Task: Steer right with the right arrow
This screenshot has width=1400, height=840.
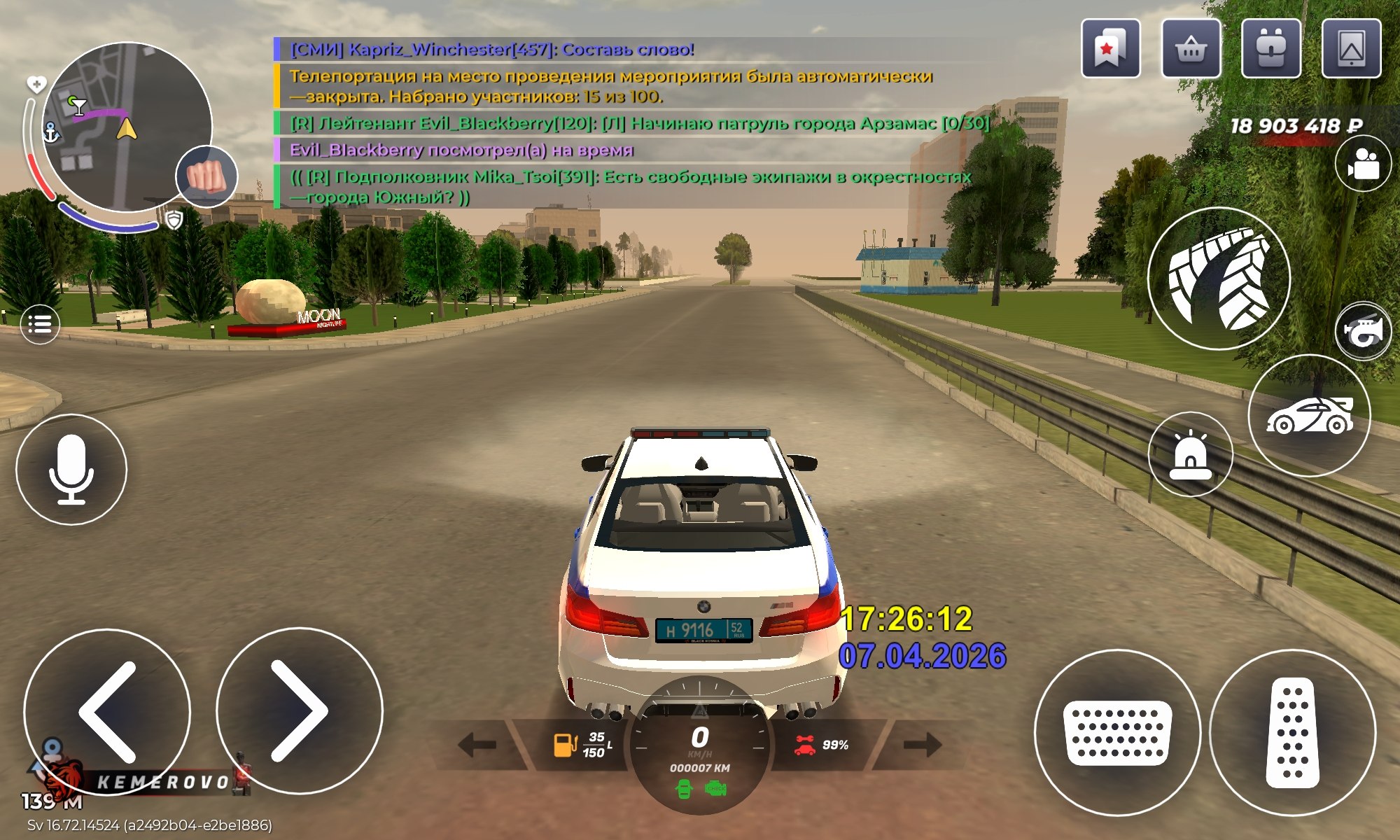Action: [299, 710]
